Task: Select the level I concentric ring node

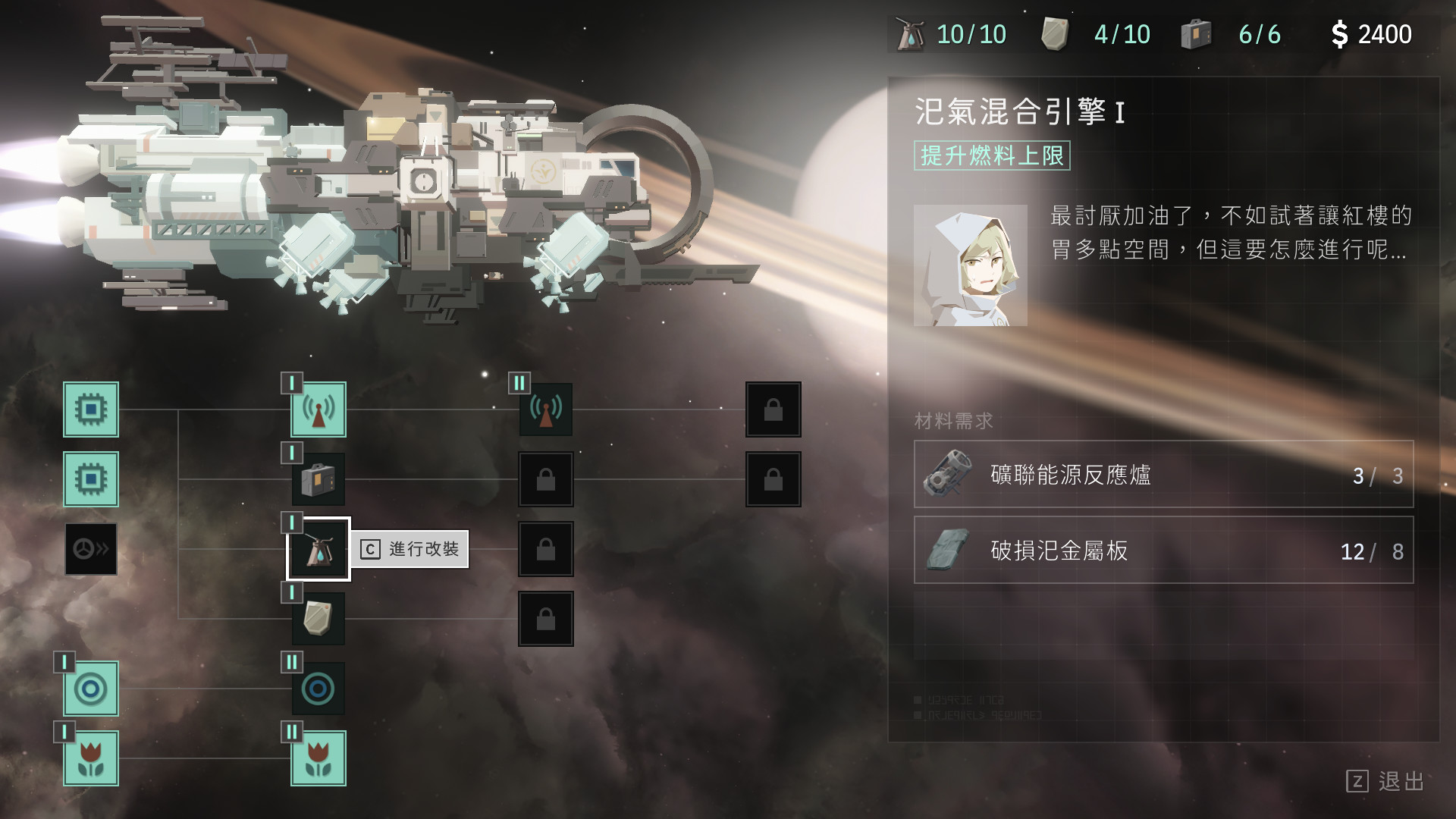Action: coord(91,689)
